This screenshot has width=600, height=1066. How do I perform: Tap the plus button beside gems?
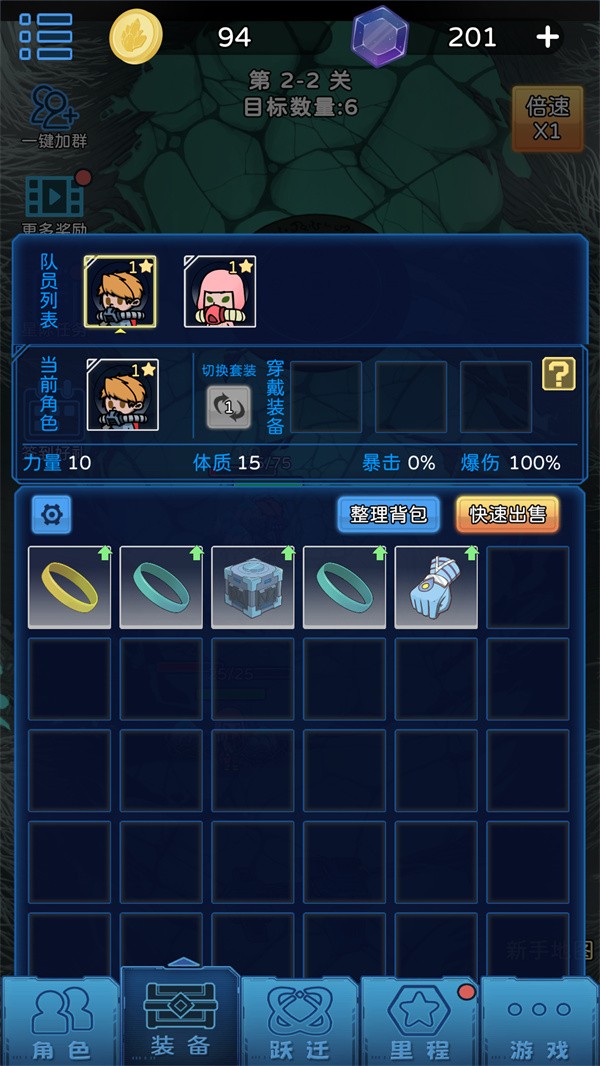click(x=547, y=37)
